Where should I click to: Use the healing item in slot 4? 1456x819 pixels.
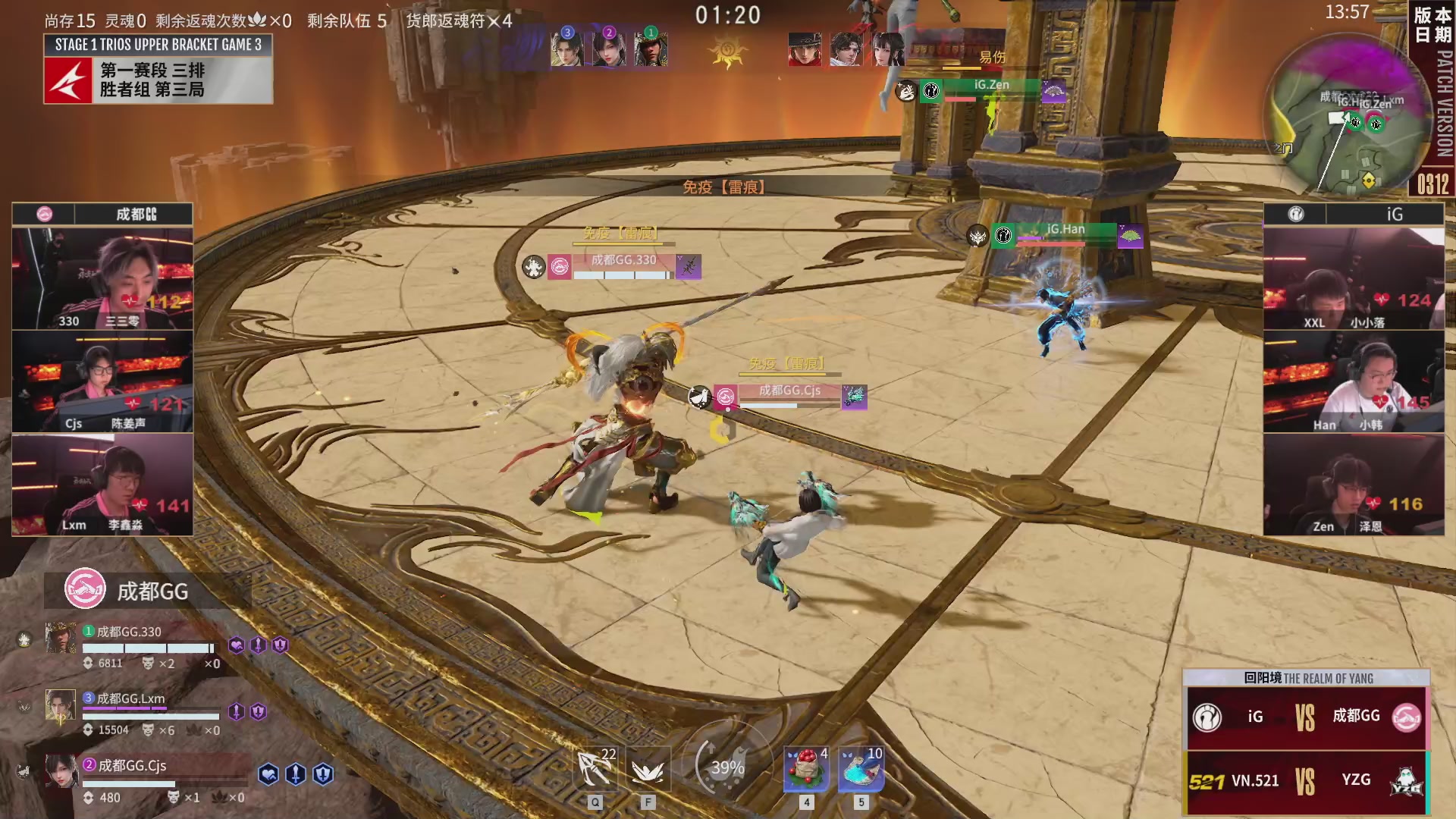[806, 770]
